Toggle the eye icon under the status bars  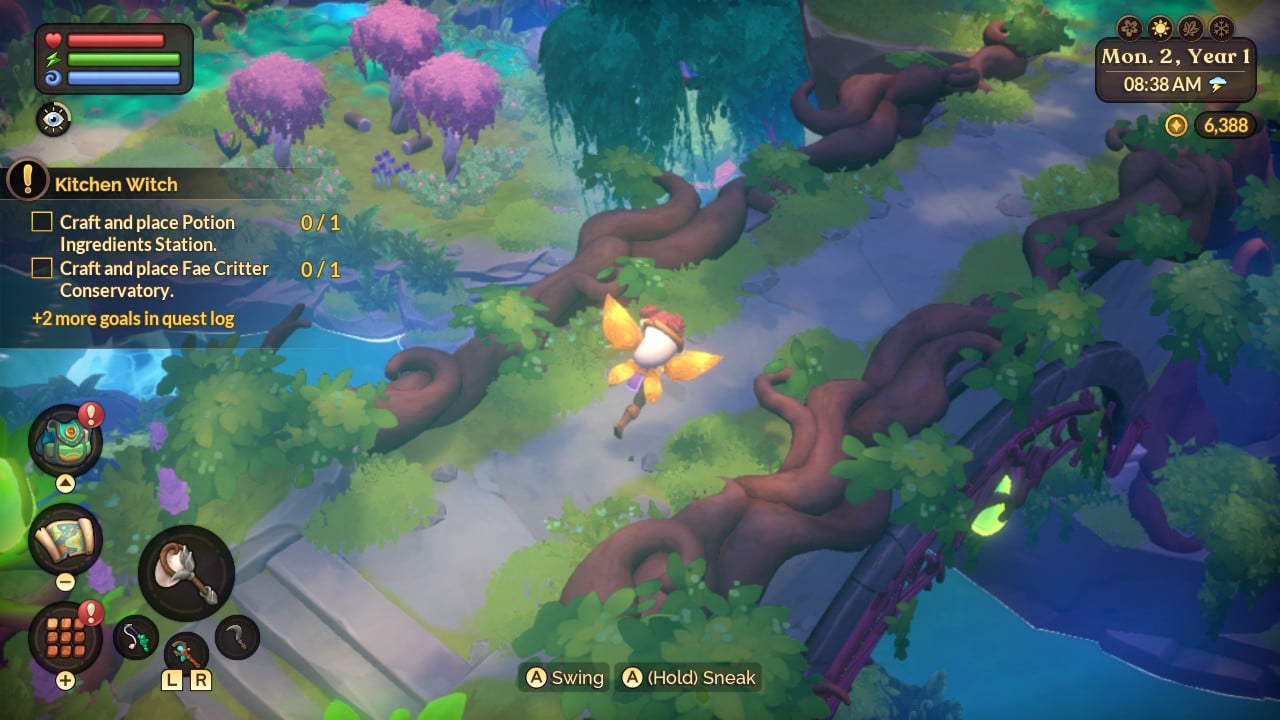click(x=53, y=120)
